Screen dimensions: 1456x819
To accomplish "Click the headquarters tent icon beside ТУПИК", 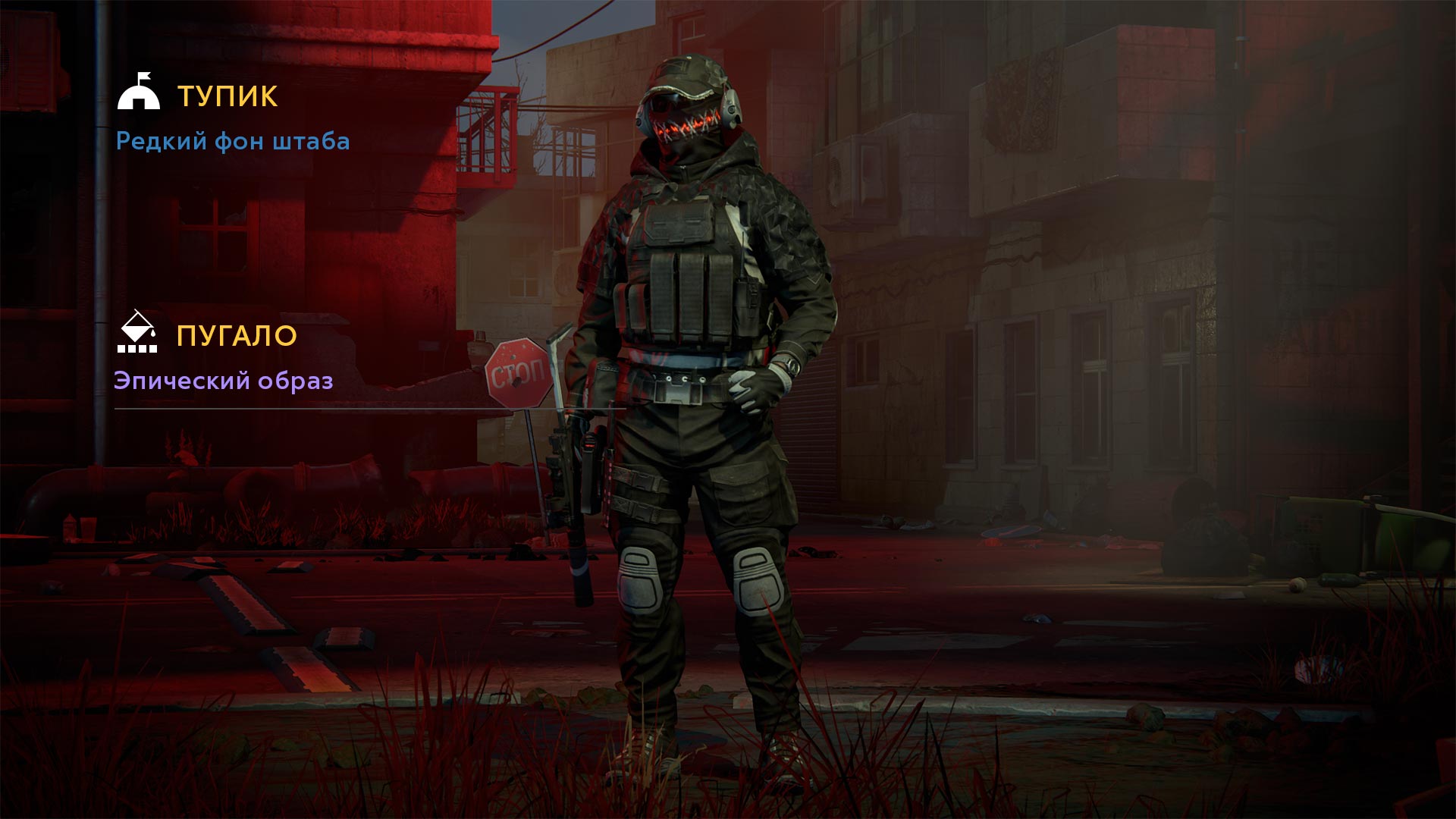I will (x=139, y=92).
